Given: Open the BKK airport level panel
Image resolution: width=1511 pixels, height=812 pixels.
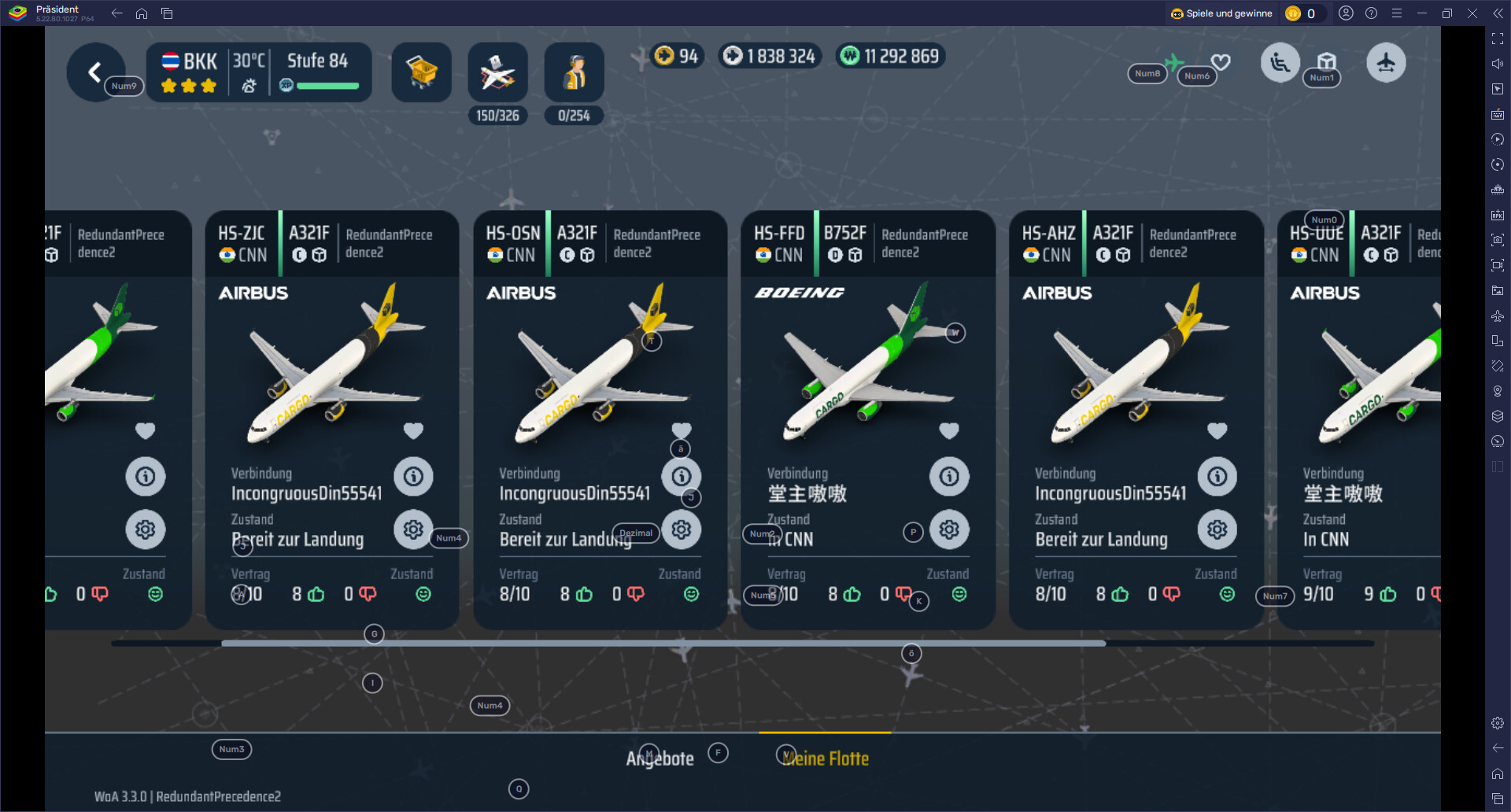Looking at the screenshot, I should [x=259, y=72].
